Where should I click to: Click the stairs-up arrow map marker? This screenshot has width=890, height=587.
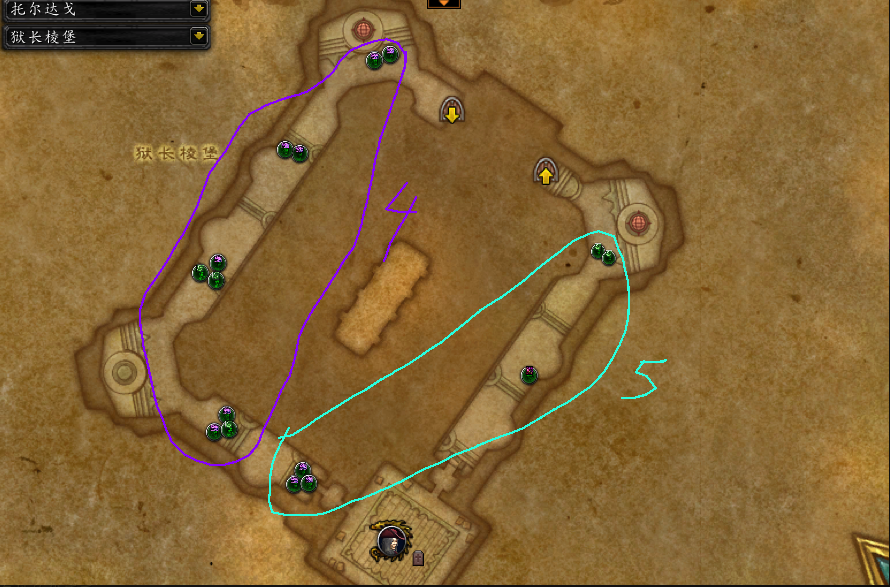pyautogui.click(x=545, y=173)
